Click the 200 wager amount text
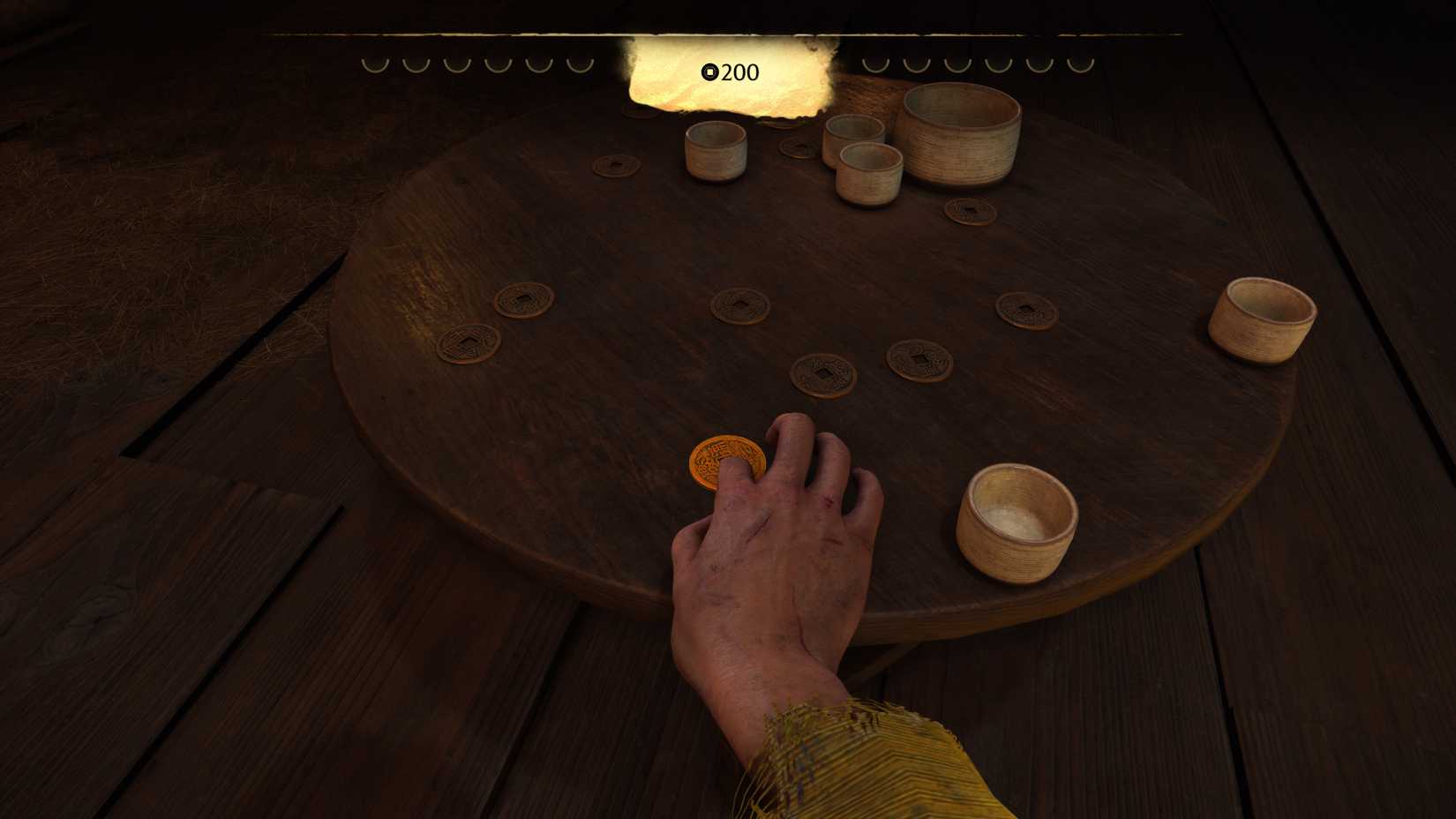The width and height of the screenshot is (1456, 819). pos(739,73)
